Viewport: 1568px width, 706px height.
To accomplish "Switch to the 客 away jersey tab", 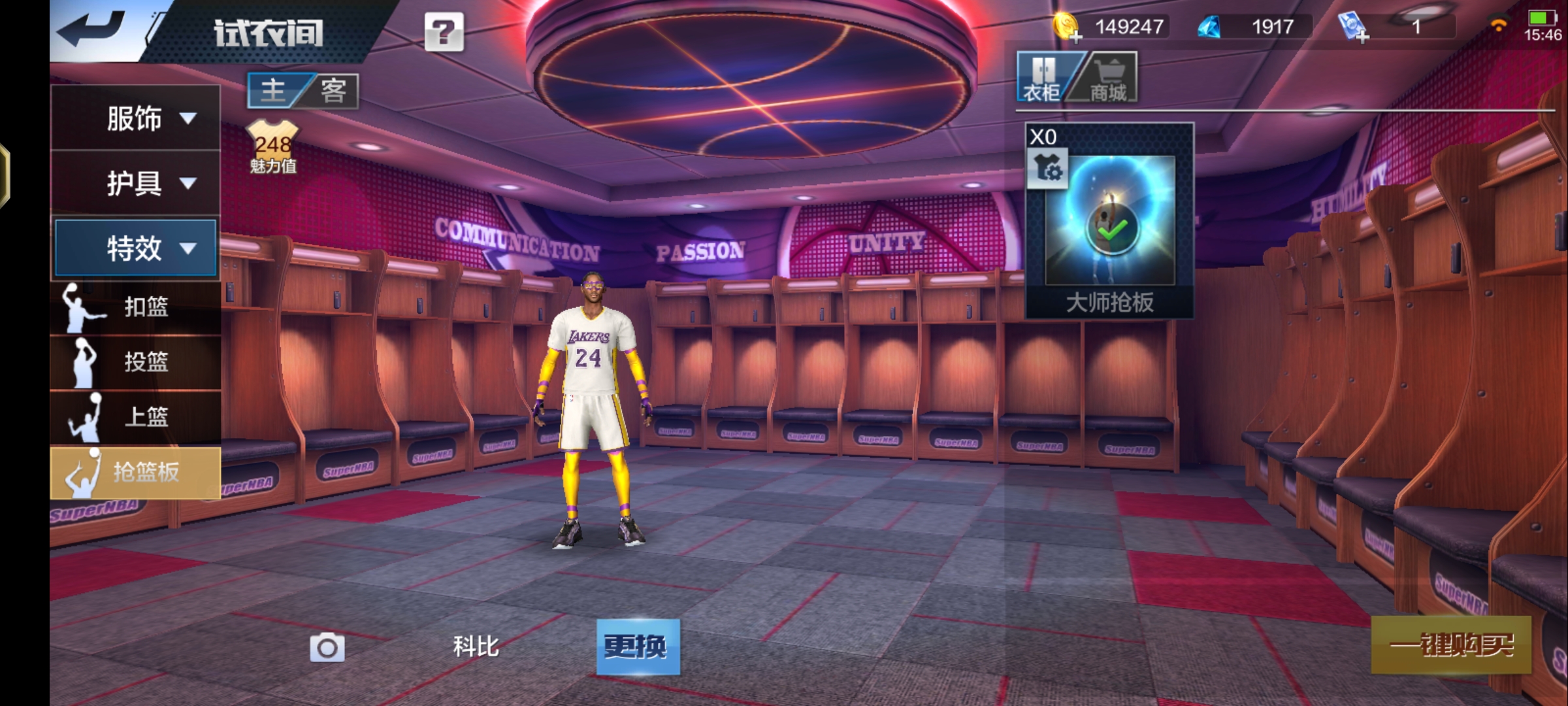I will (333, 90).
